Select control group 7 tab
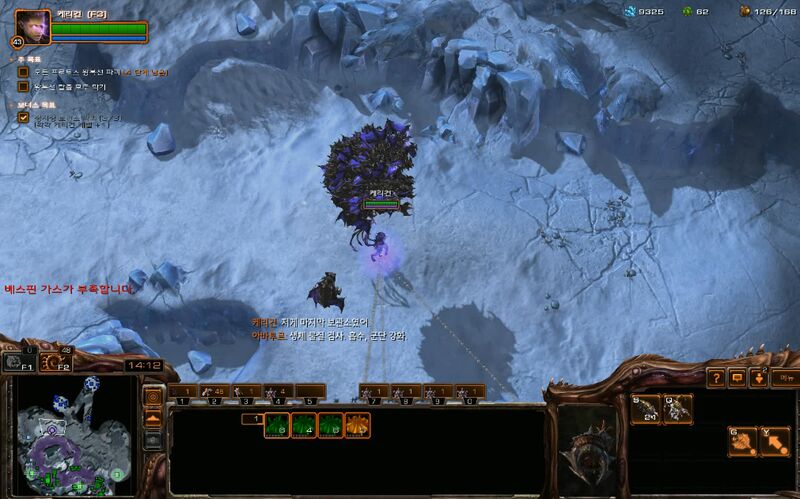Viewport: 800px width, 499px height. click(373, 391)
